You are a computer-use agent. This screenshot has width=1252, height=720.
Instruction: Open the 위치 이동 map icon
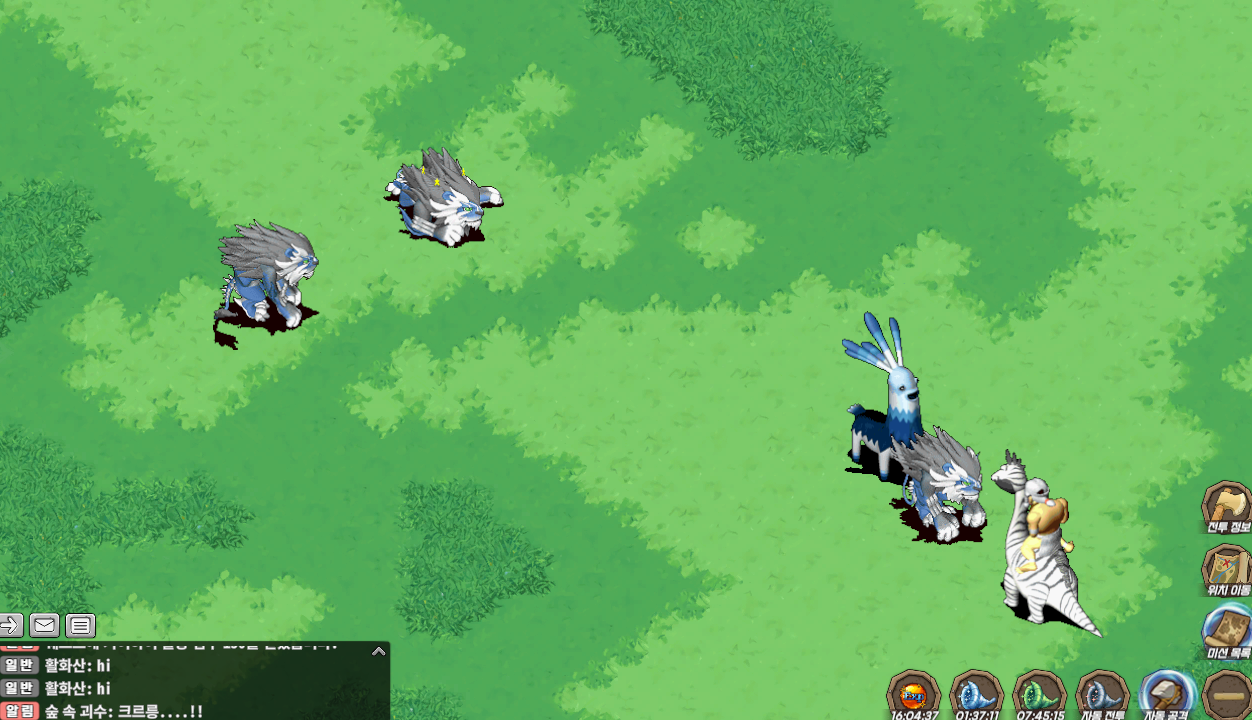click(x=1226, y=568)
